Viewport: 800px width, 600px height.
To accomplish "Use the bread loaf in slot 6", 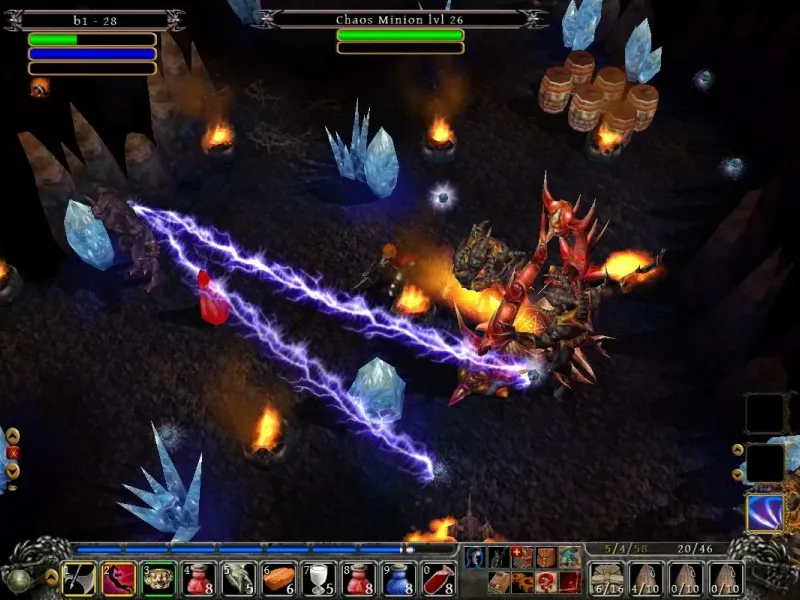I will click(x=278, y=579).
